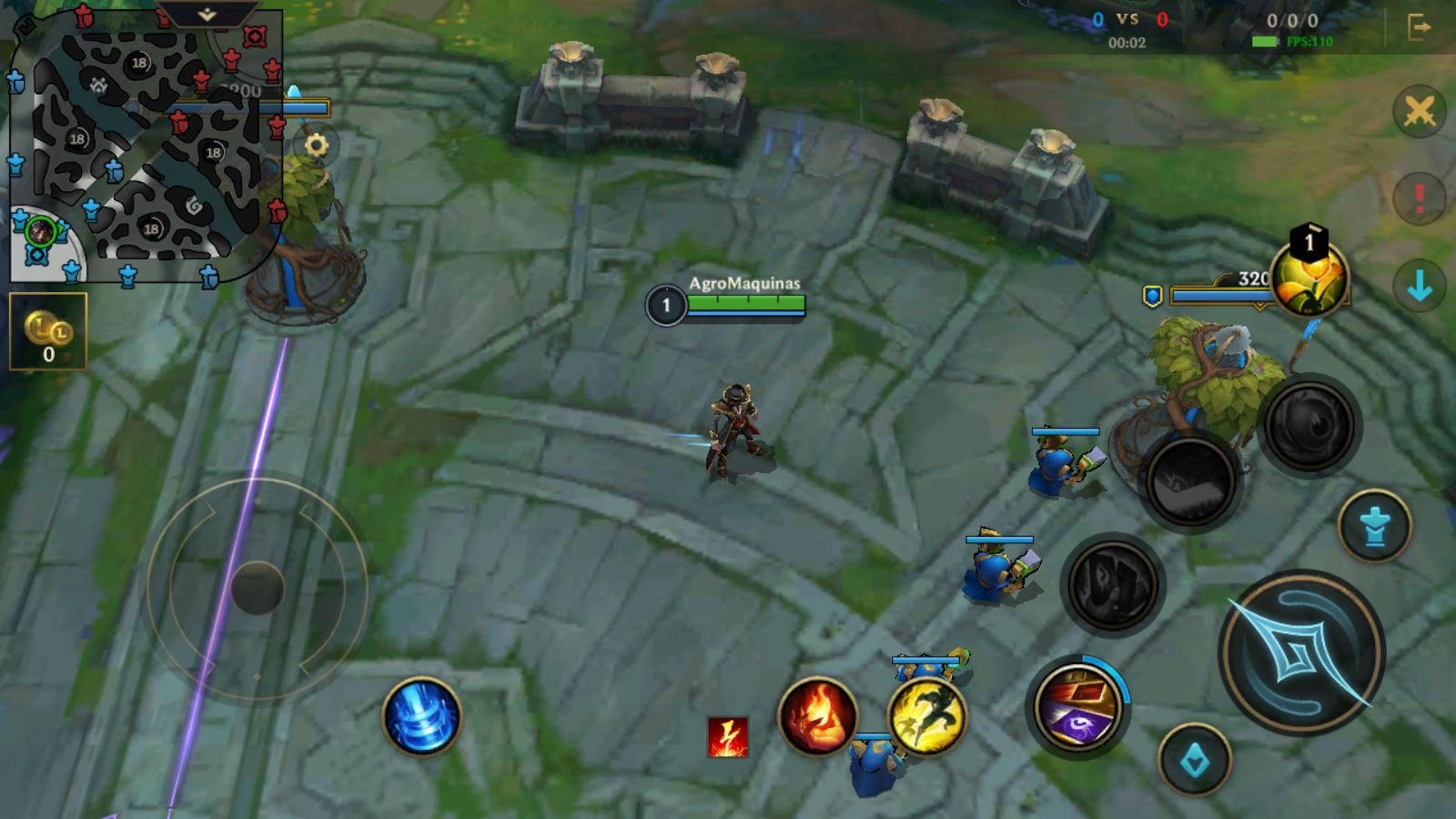Tap the red lightning rune icon

pyautogui.click(x=728, y=736)
